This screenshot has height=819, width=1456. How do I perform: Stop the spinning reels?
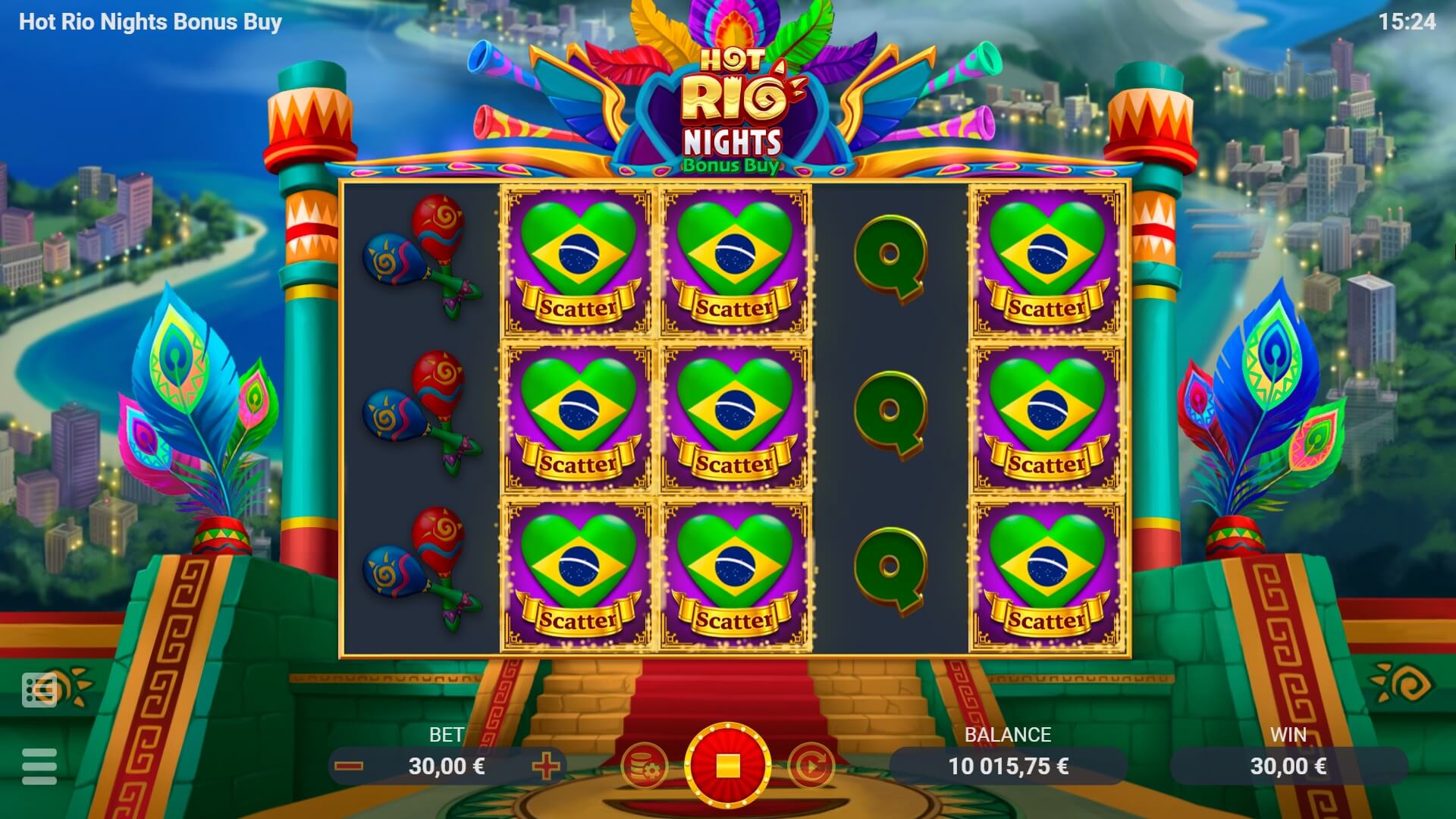727,765
